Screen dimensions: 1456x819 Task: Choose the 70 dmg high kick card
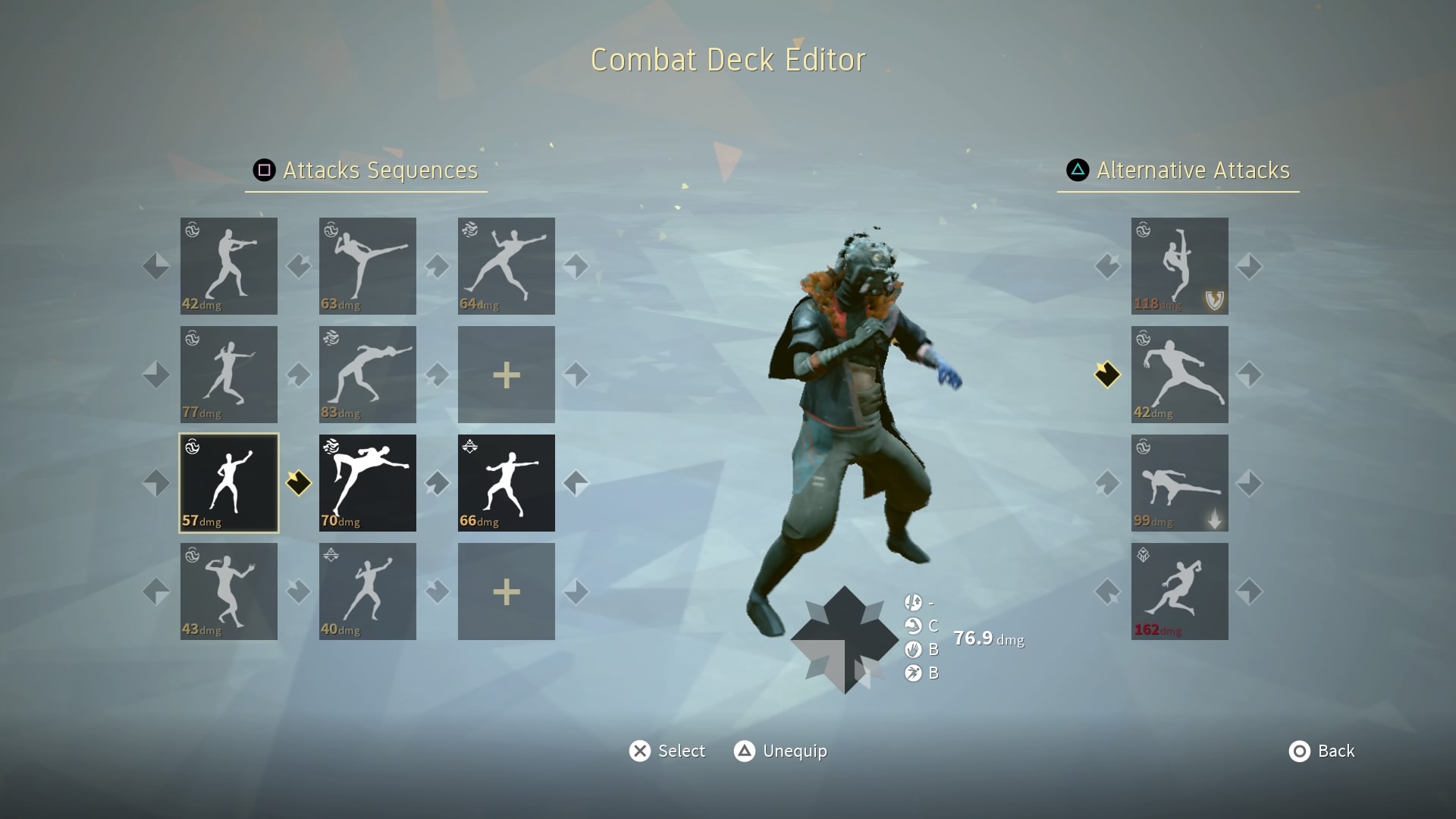coord(367,483)
